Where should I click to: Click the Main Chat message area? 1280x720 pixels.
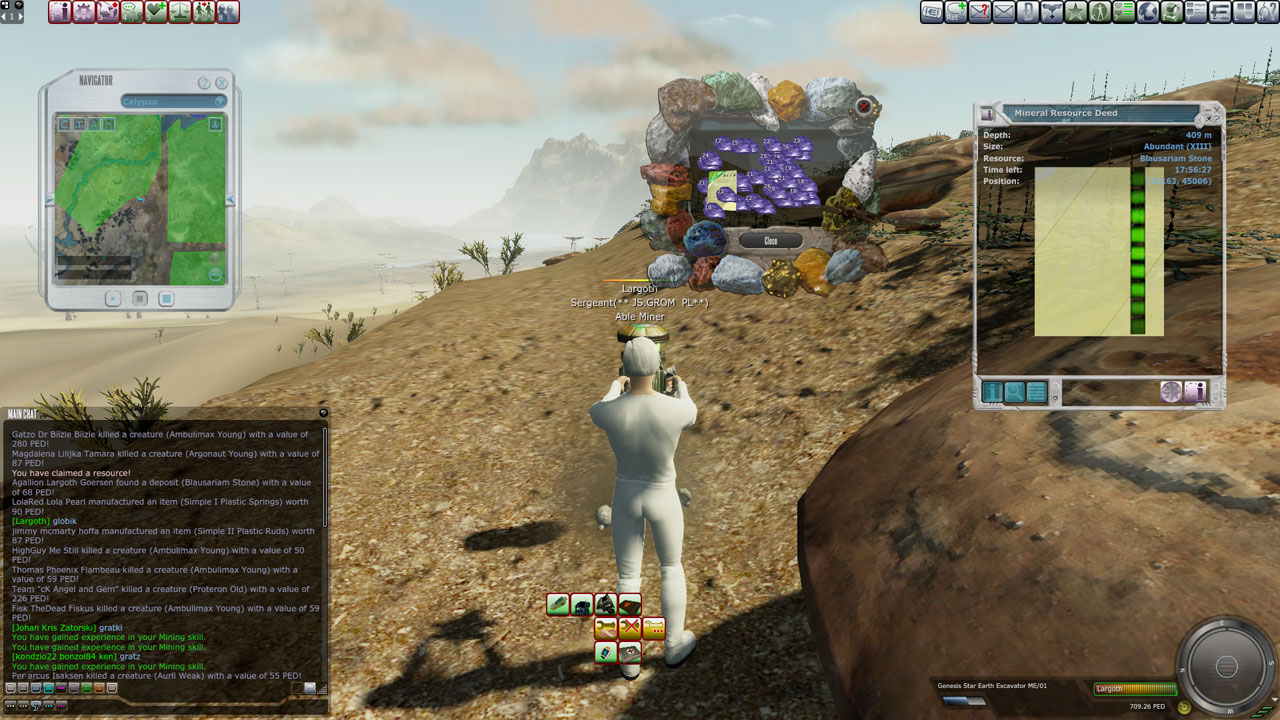click(x=165, y=550)
